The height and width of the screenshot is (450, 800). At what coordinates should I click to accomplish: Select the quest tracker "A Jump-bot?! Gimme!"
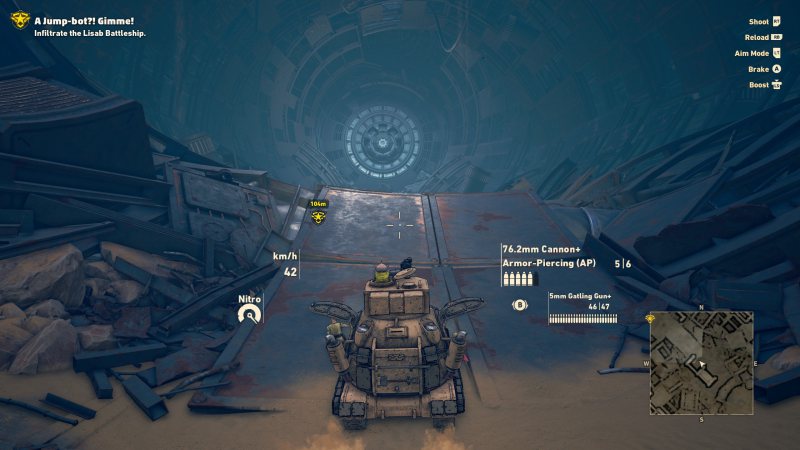(84, 20)
